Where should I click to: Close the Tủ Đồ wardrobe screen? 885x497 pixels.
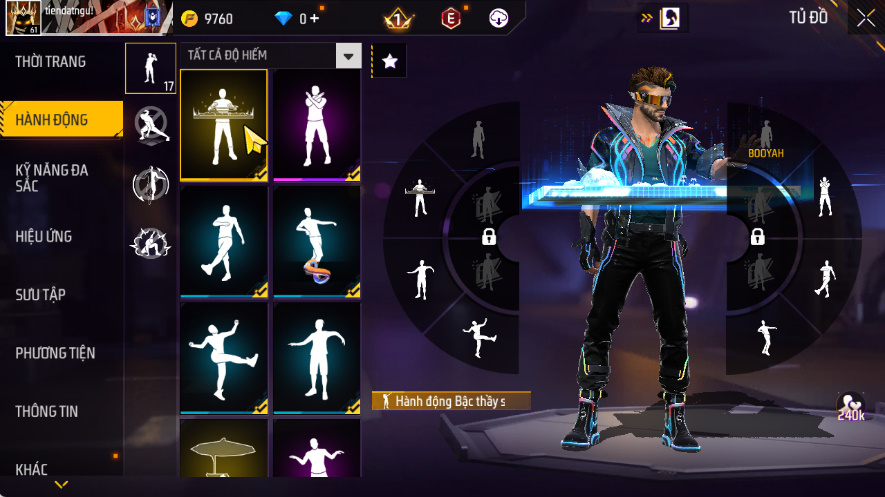tap(866, 17)
